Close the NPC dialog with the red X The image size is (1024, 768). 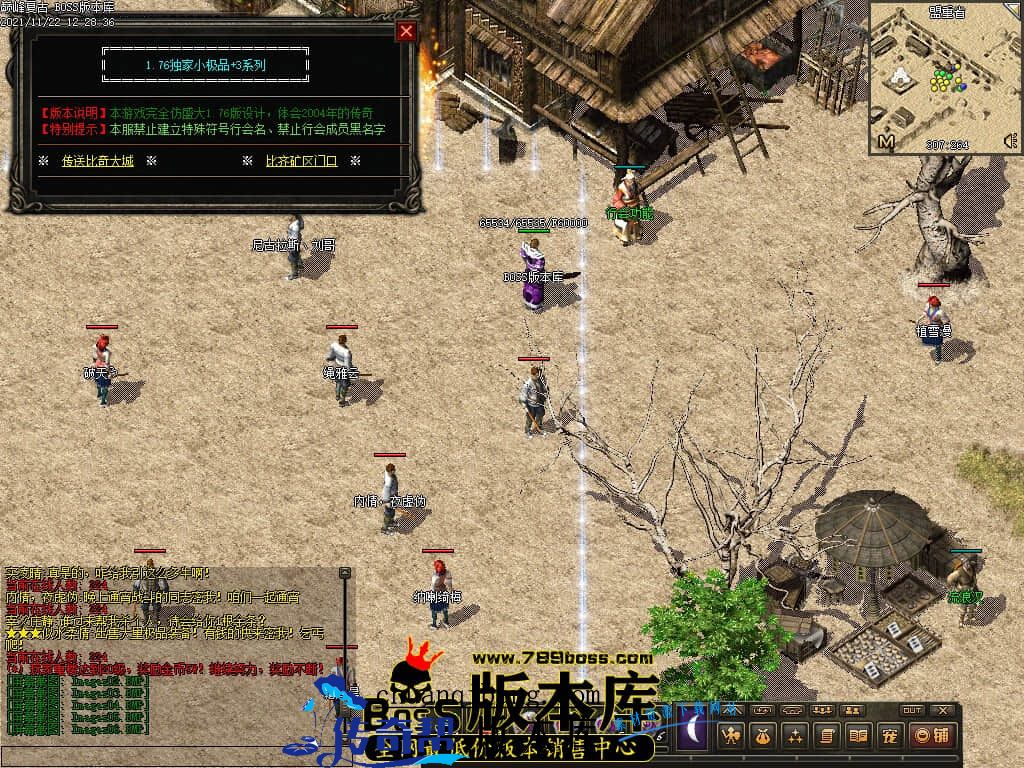(406, 31)
